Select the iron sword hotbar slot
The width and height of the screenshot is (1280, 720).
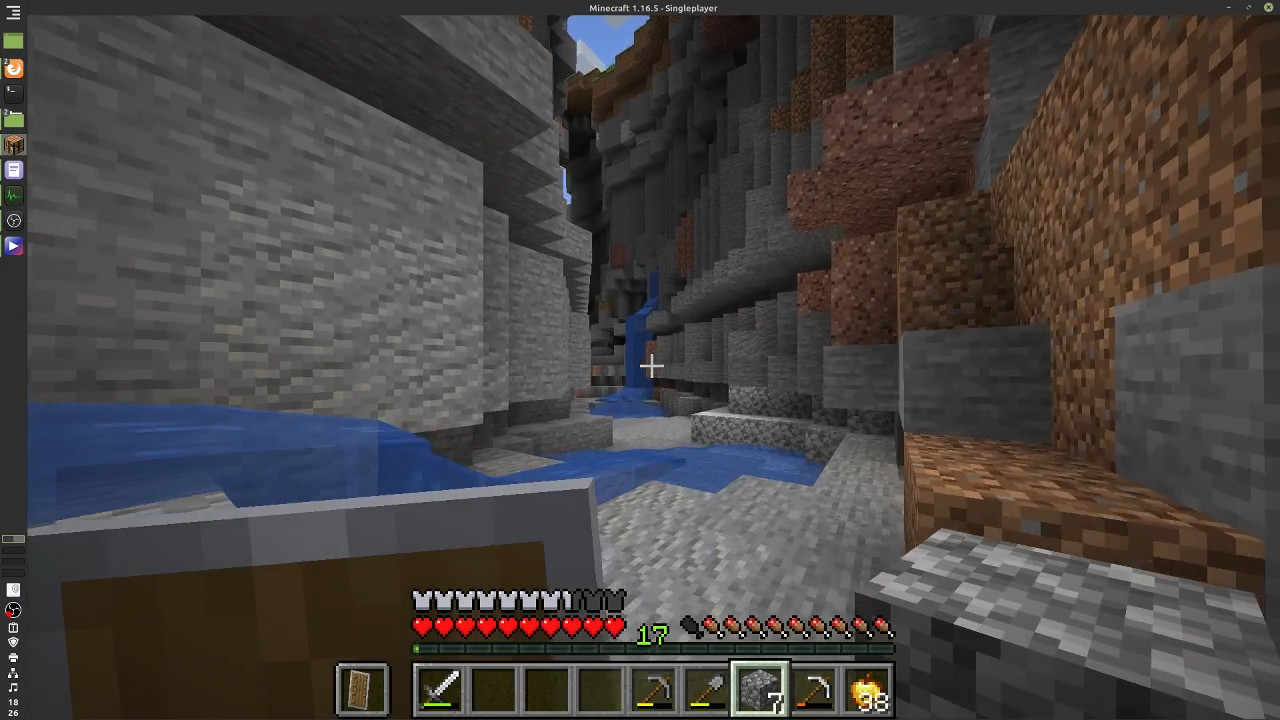pos(440,690)
